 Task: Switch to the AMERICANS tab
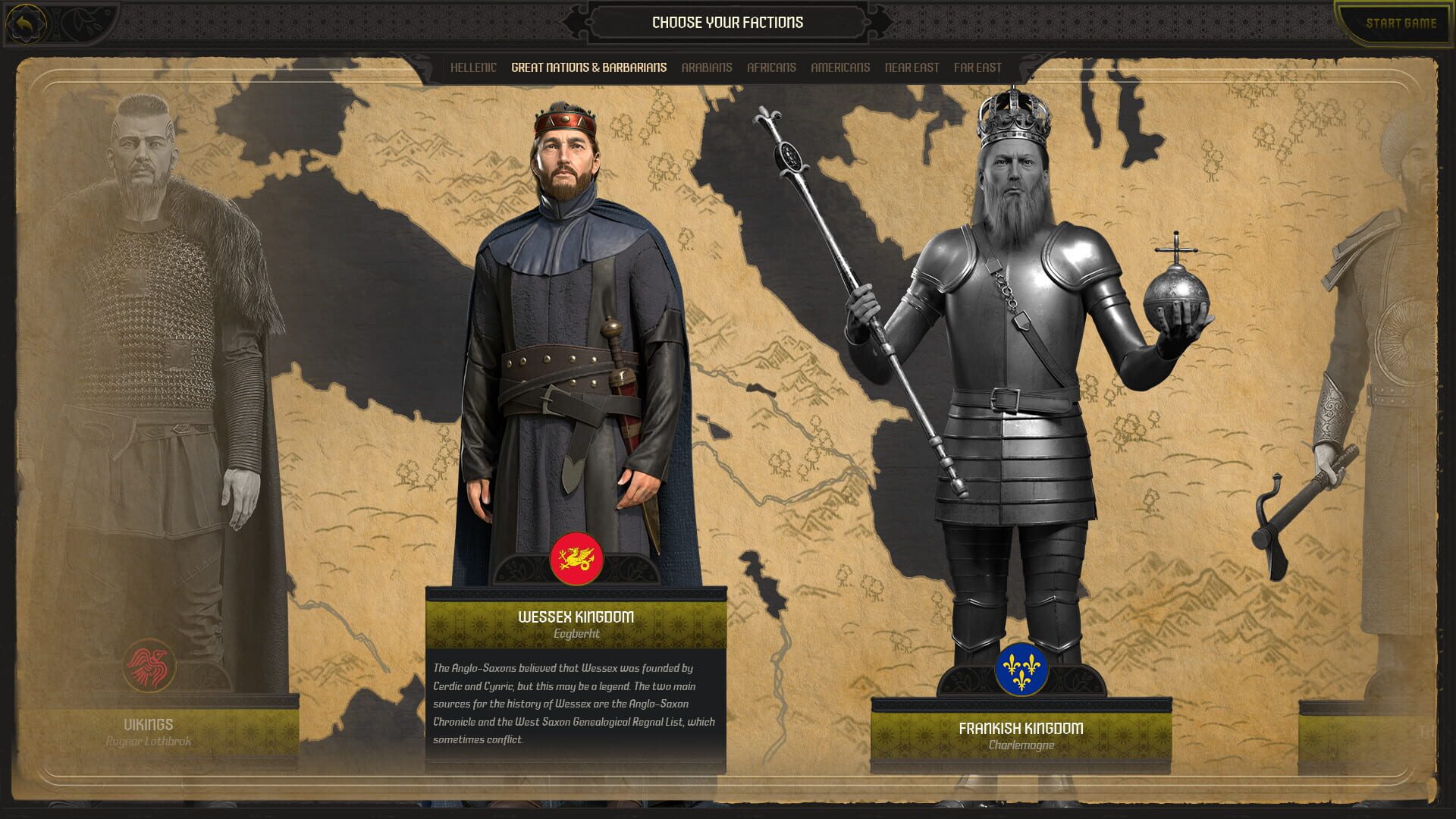[840, 67]
